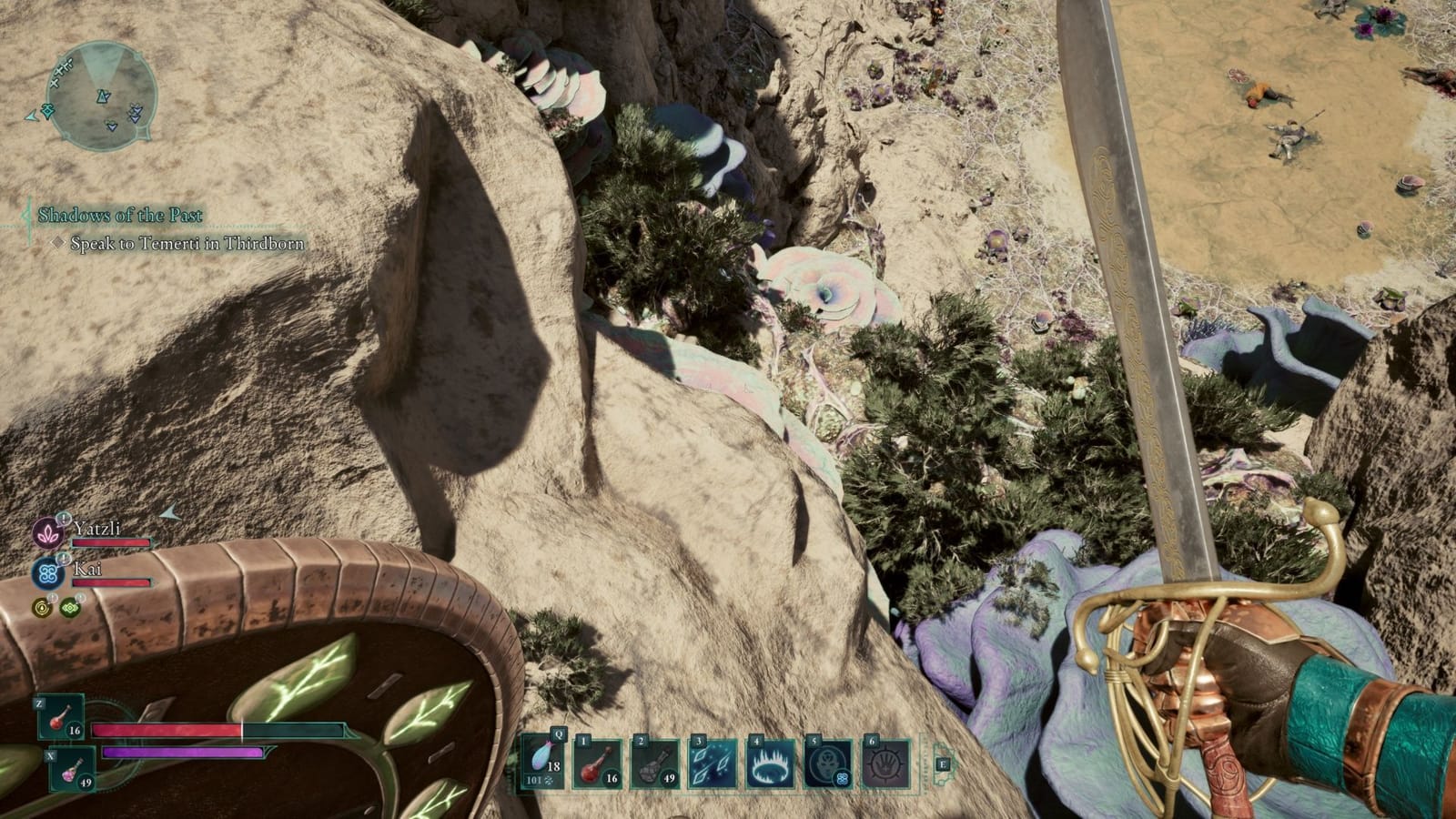Image resolution: width=1456 pixels, height=819 pixels.
Task: Click the diamond marker beside the objective
Action: click(58, 243)
